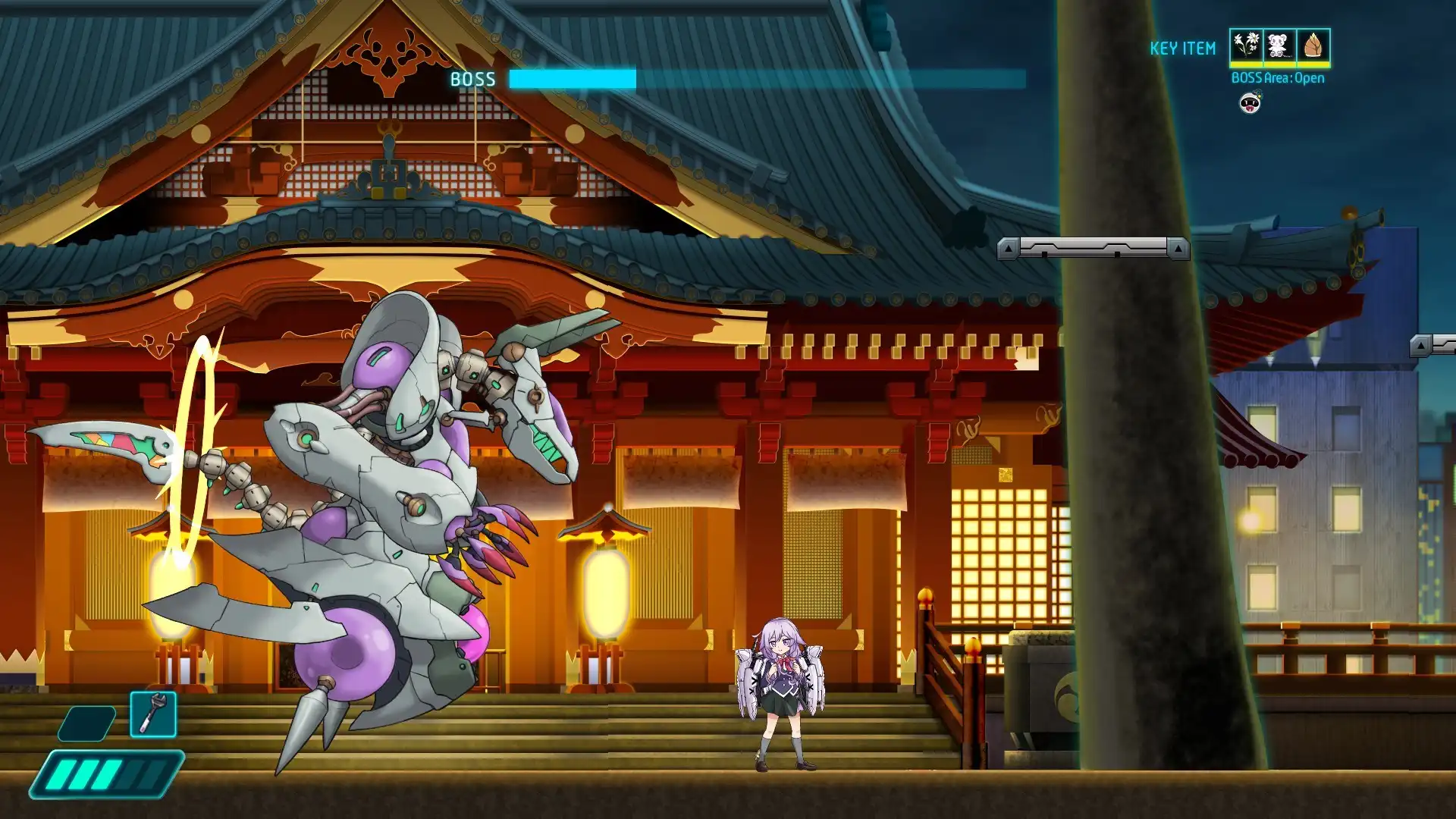
Task: Select the wrench repair item slot
Action: tap(153, 714)
